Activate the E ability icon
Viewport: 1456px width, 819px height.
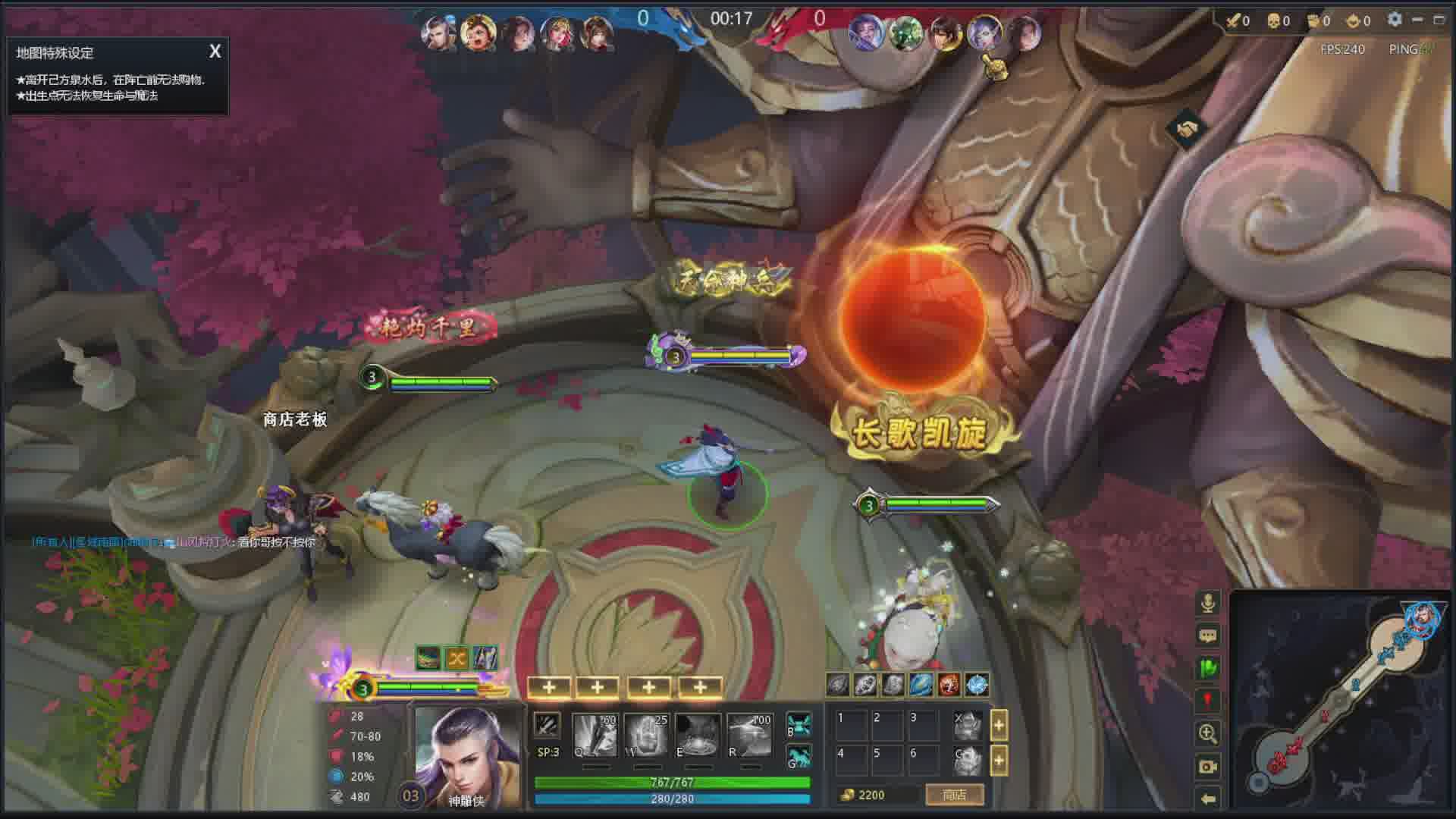tap(698, 735)
